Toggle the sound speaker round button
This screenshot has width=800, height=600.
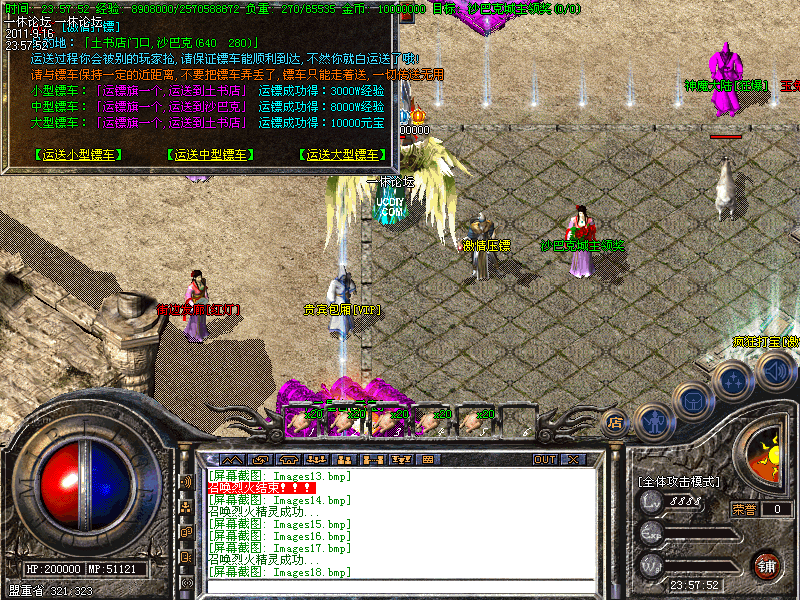pos(774,373)
